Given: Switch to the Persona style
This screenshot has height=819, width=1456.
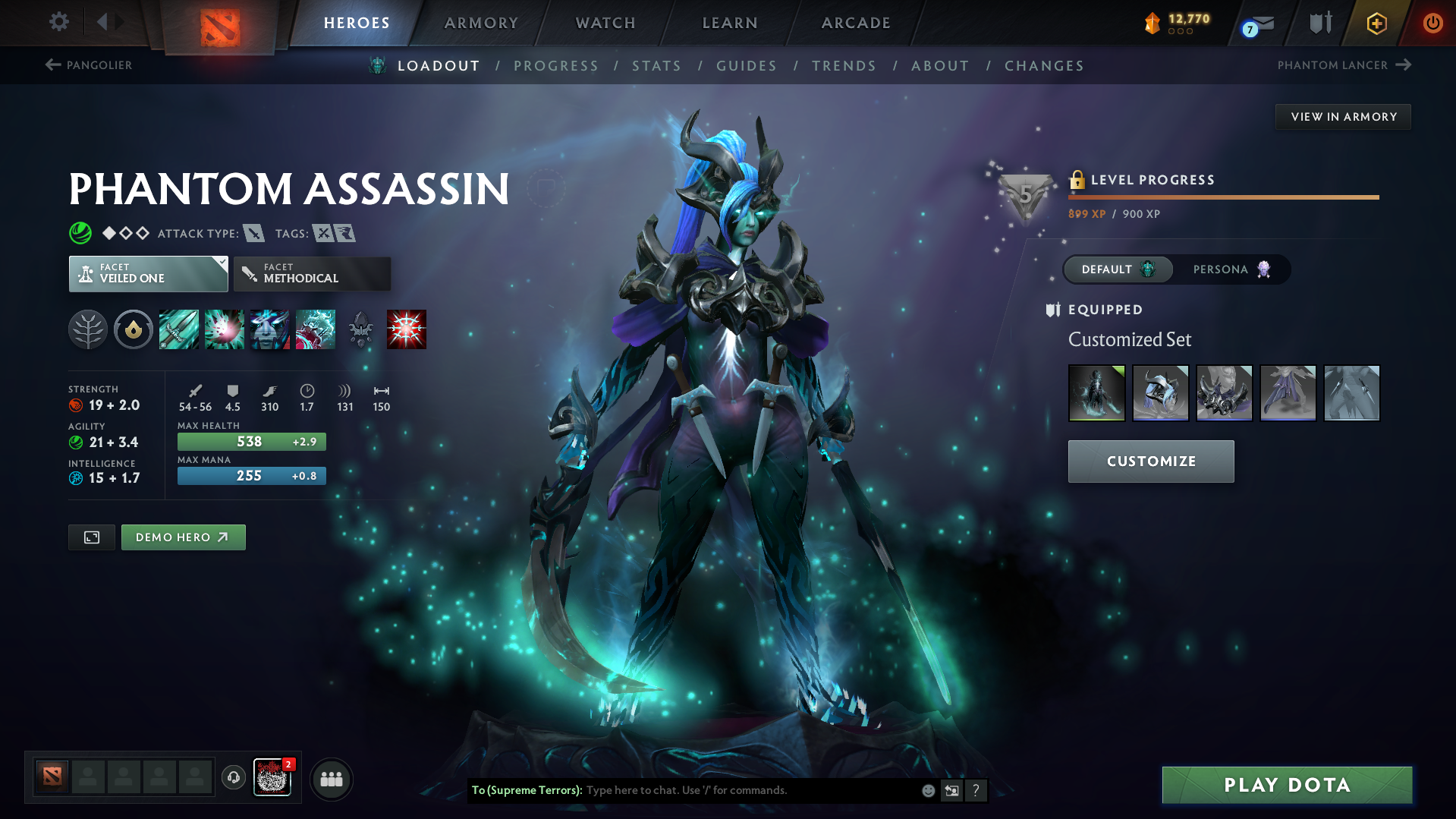Looking at the screenshot, I should click(x=1231, y=269).
